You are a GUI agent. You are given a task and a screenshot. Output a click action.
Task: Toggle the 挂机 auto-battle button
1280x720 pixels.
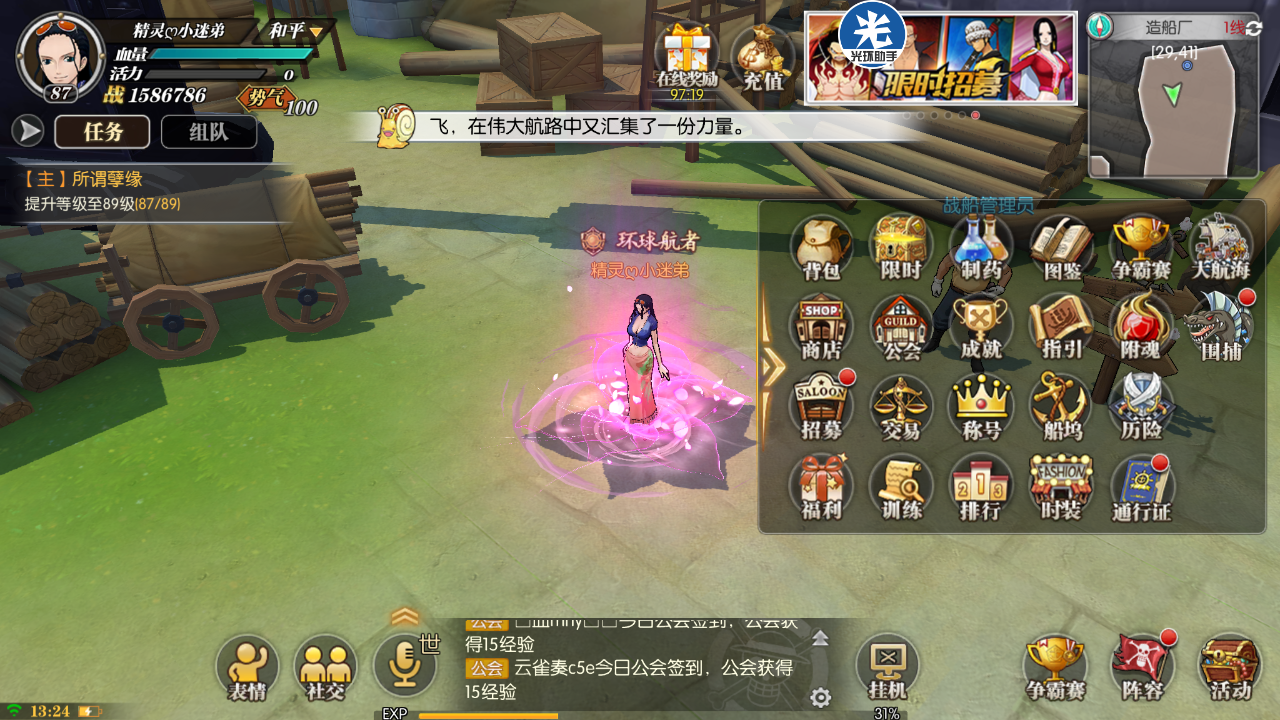pos(887,665)
